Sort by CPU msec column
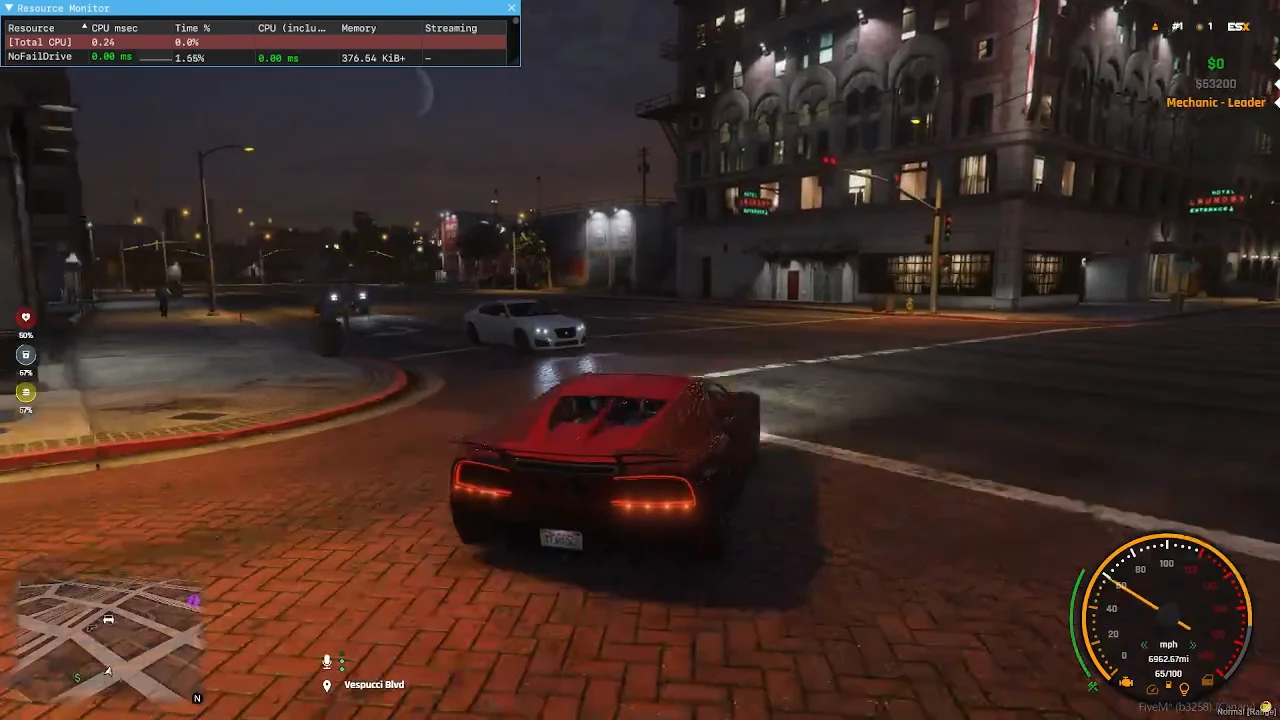The image size is (1280, 720). coord(114,28)
